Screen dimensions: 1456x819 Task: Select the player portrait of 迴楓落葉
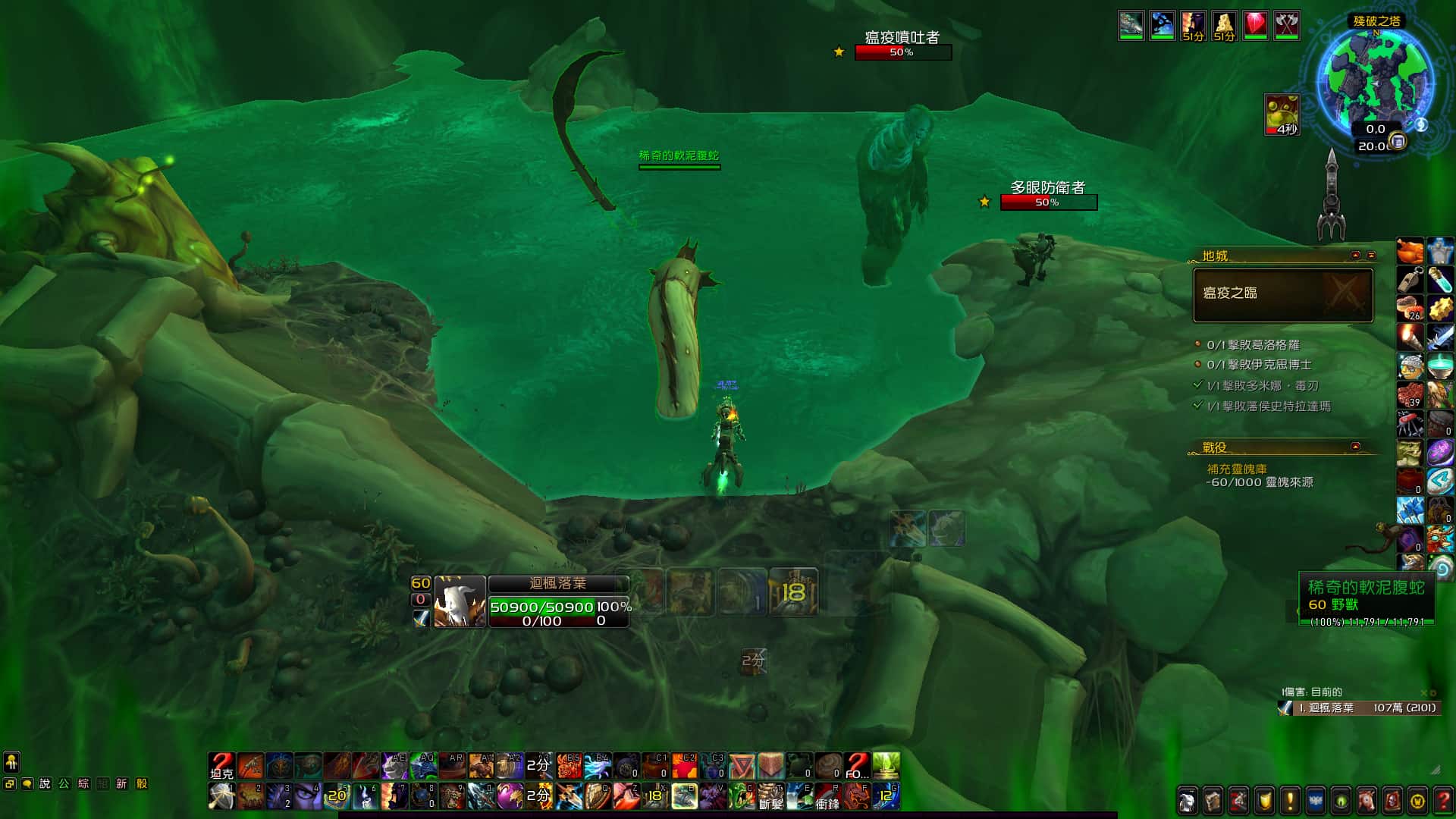460,601
